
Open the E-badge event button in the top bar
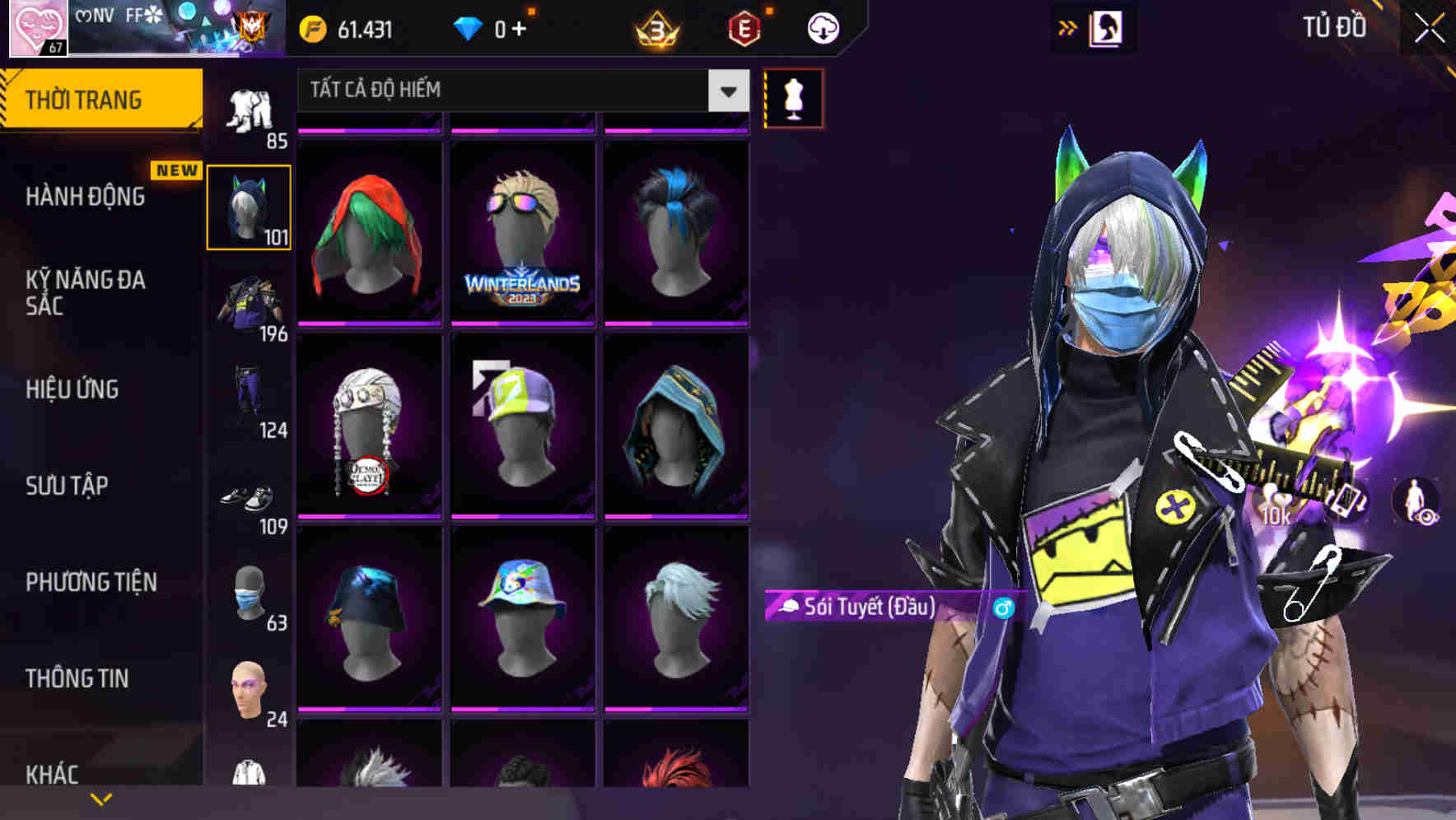745,26
